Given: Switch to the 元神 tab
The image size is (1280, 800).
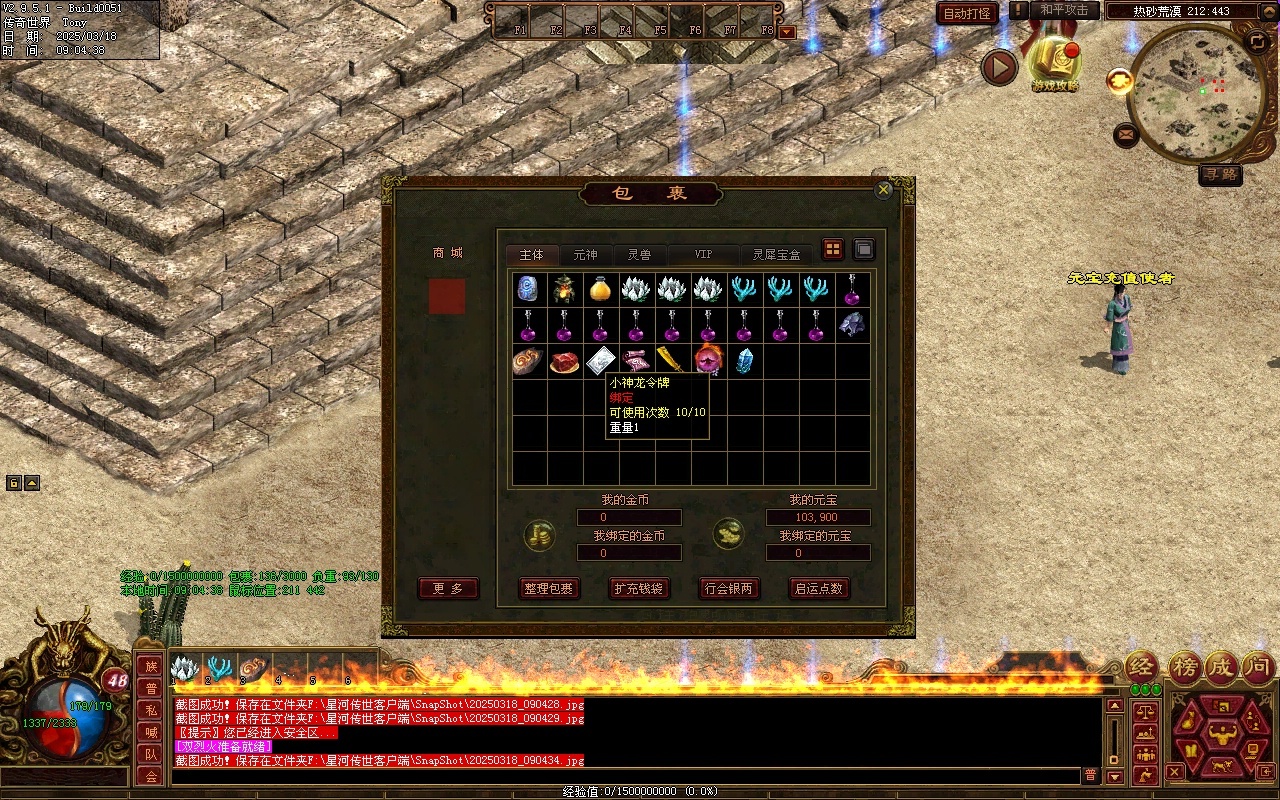Looking at the screenshot, I should pyautogui.click(x=585, y=255).
